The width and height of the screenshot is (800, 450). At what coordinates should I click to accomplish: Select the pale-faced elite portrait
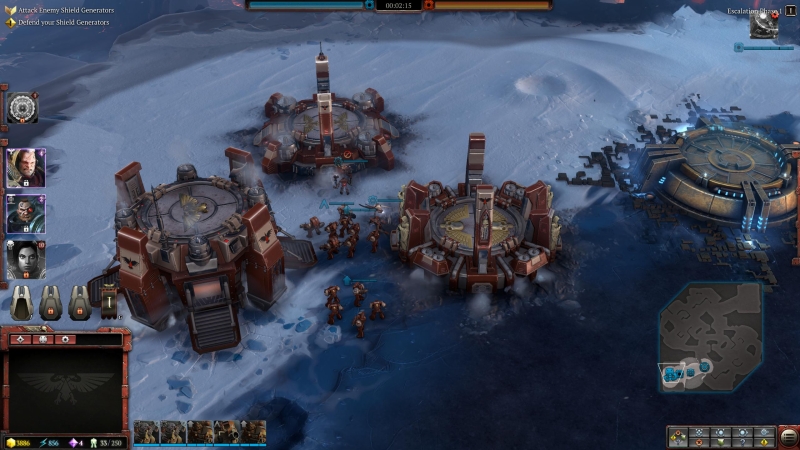pyautogui.click(x=24, y=259)
